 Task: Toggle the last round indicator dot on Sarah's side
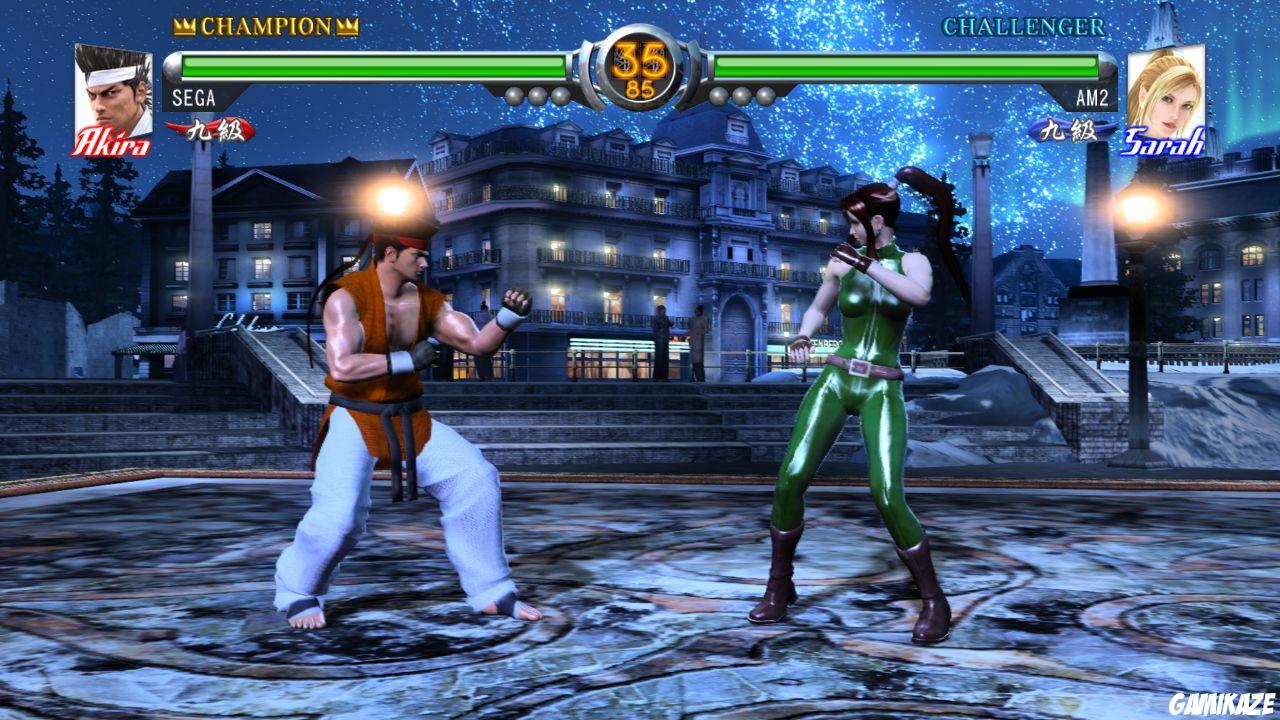[766, 95]
